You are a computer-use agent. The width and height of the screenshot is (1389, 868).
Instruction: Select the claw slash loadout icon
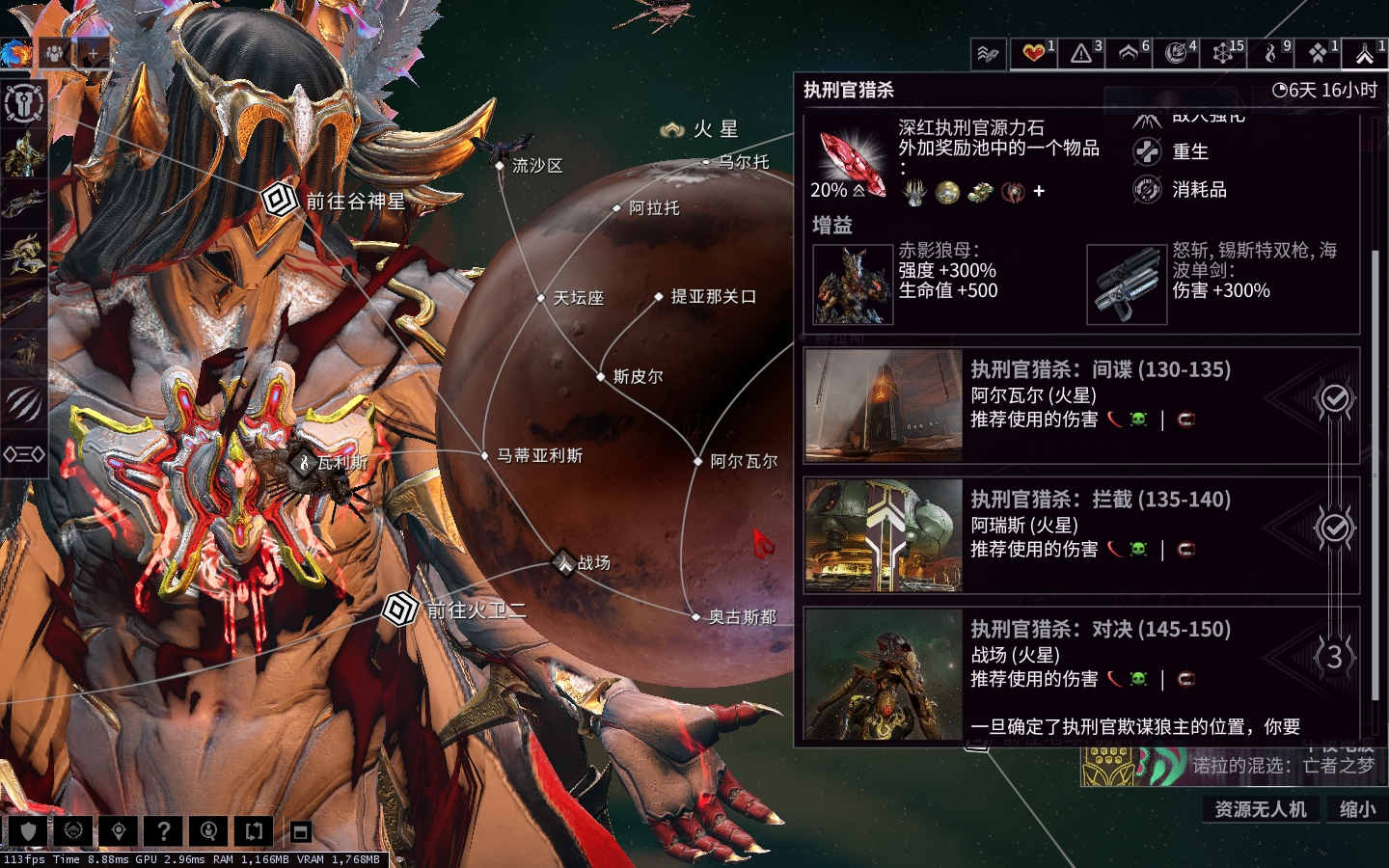(x=23, y=404)
